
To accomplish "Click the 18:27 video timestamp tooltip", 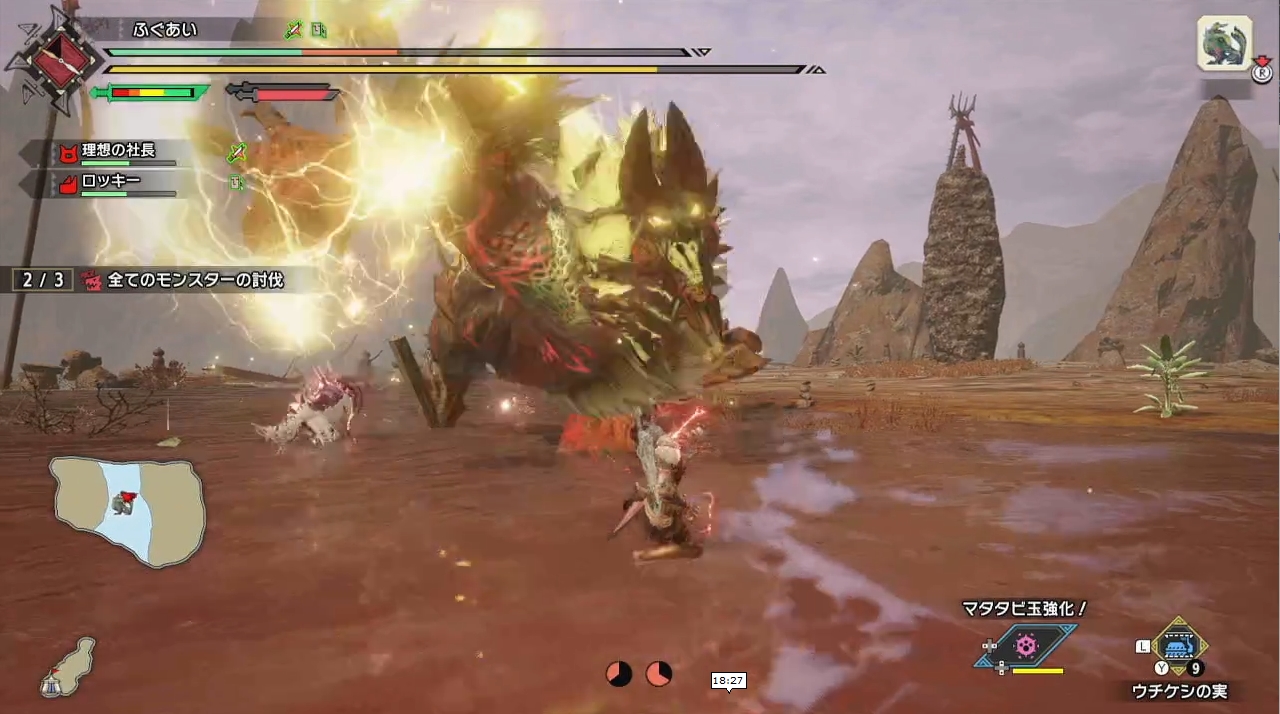I will click(x=728, y=681).
